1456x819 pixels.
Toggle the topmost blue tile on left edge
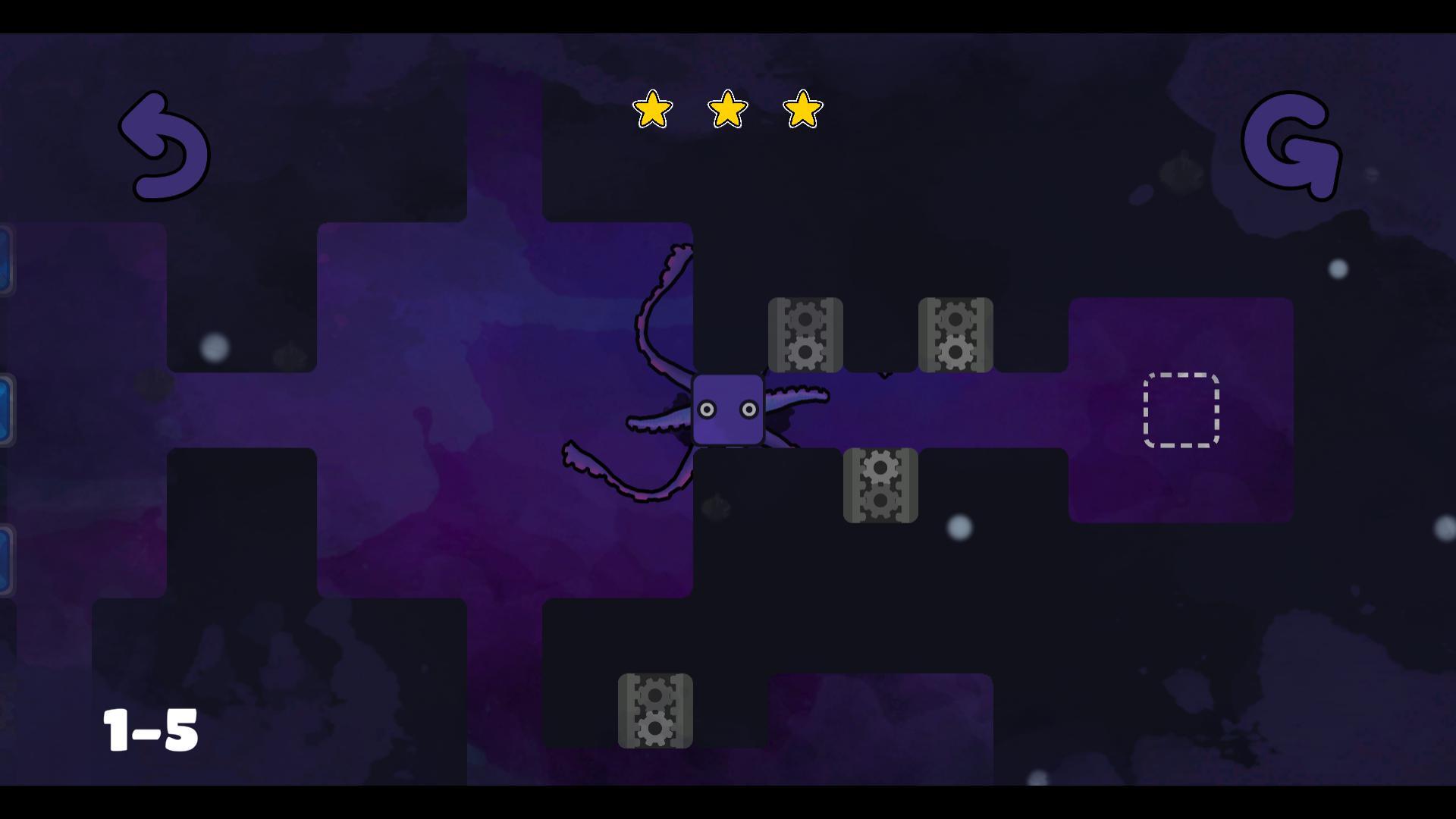(5, 262)
